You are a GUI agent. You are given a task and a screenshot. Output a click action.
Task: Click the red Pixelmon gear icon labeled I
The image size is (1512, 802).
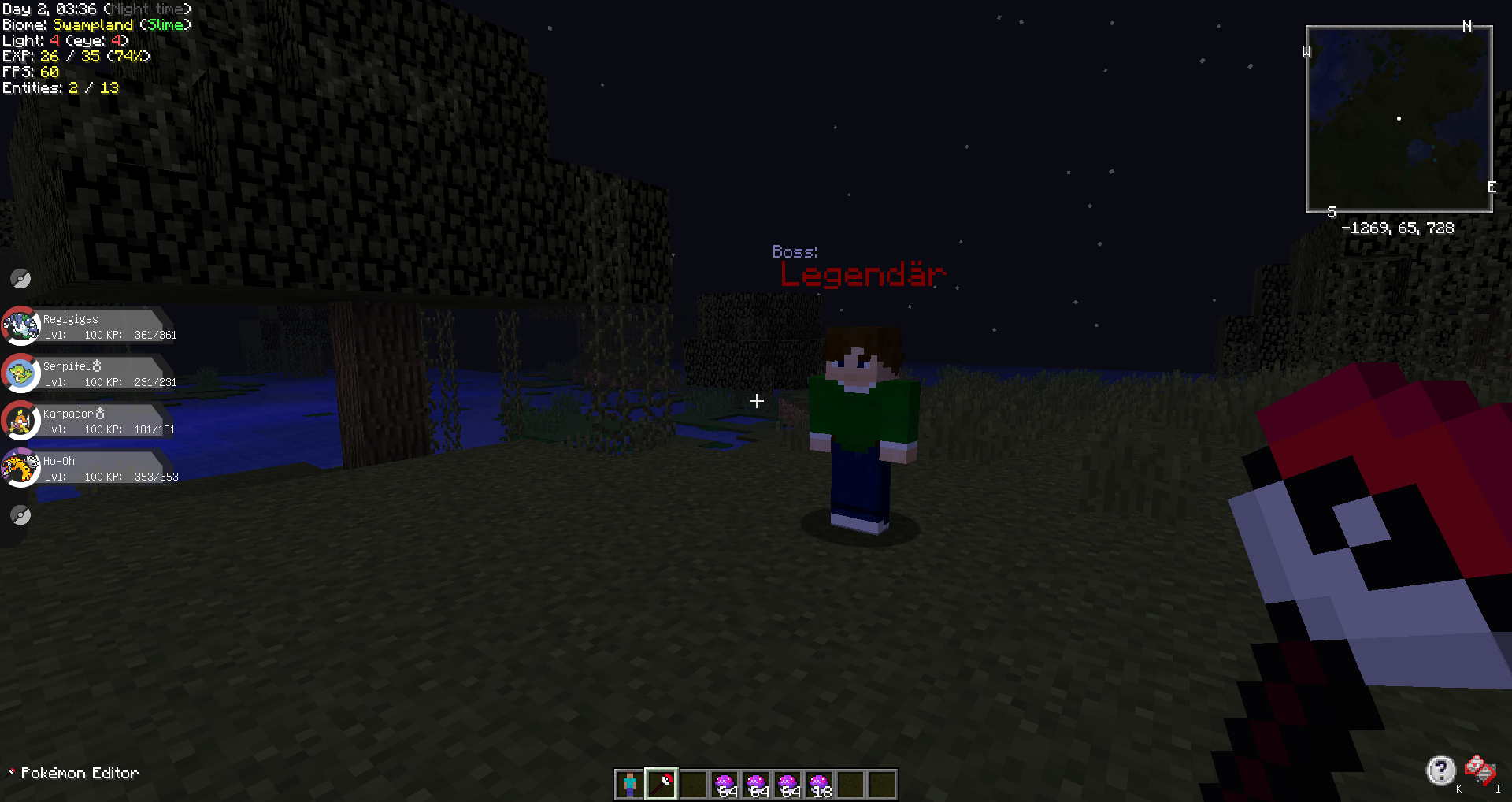[x=1480, y=767]
